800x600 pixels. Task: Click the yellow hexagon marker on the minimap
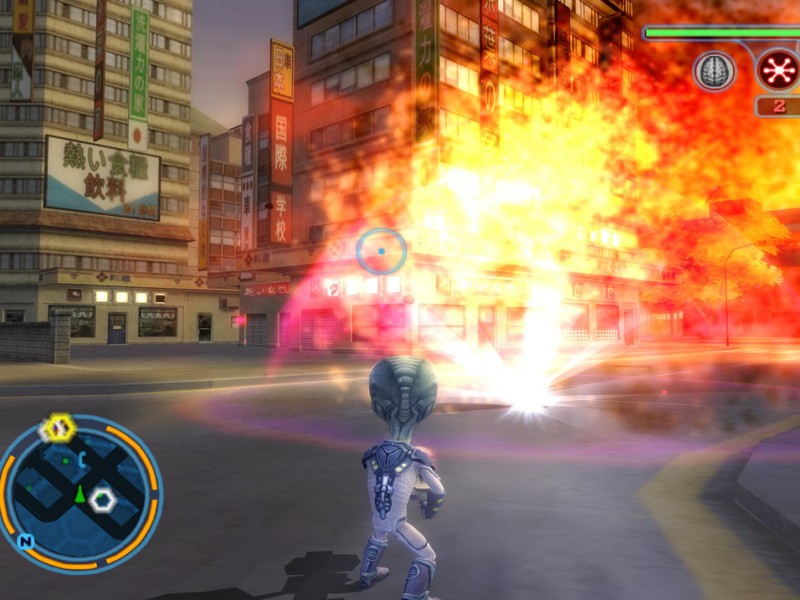pyautogui.click(x=58, y=428)
